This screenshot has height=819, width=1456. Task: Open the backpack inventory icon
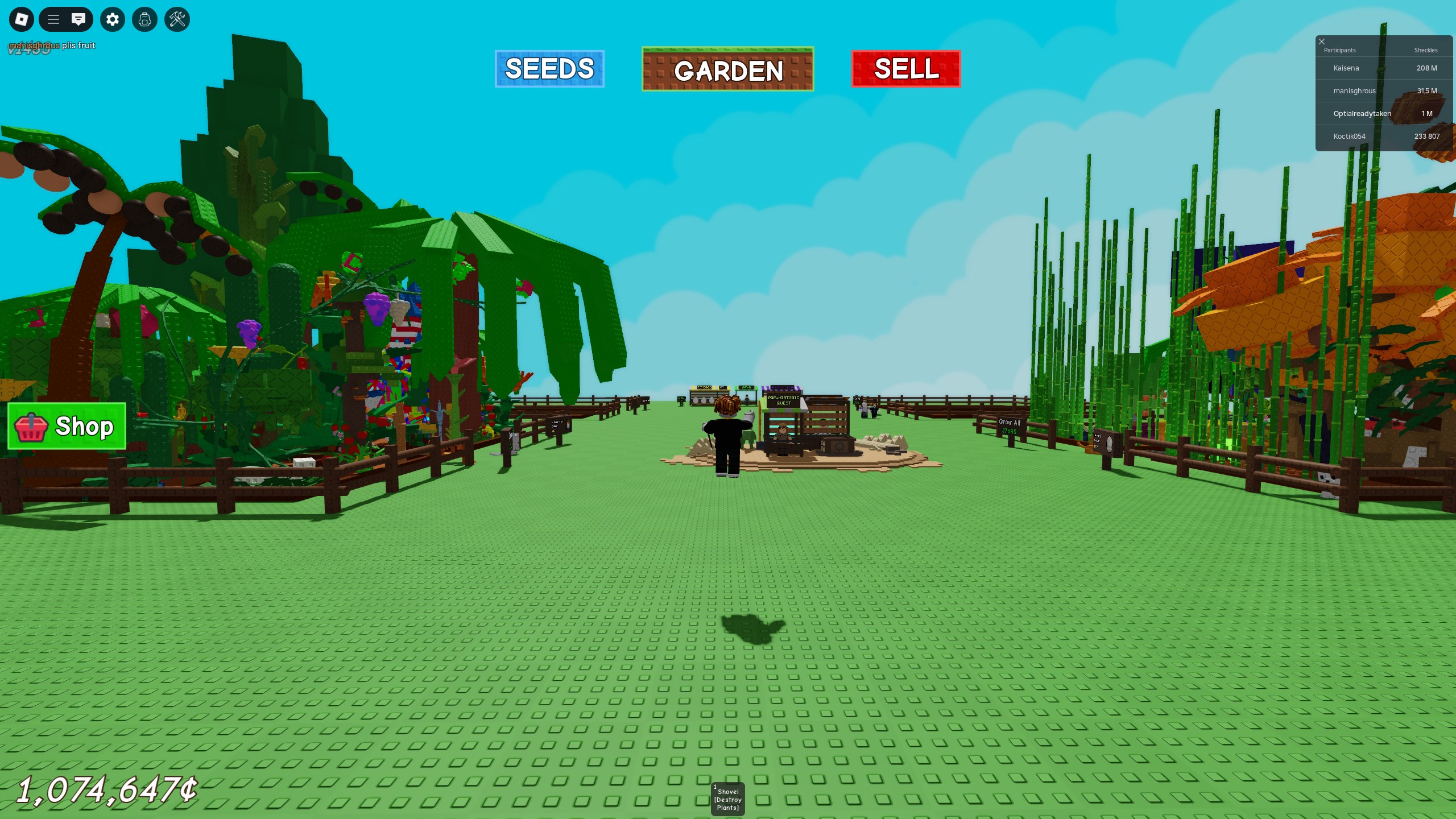144,19
